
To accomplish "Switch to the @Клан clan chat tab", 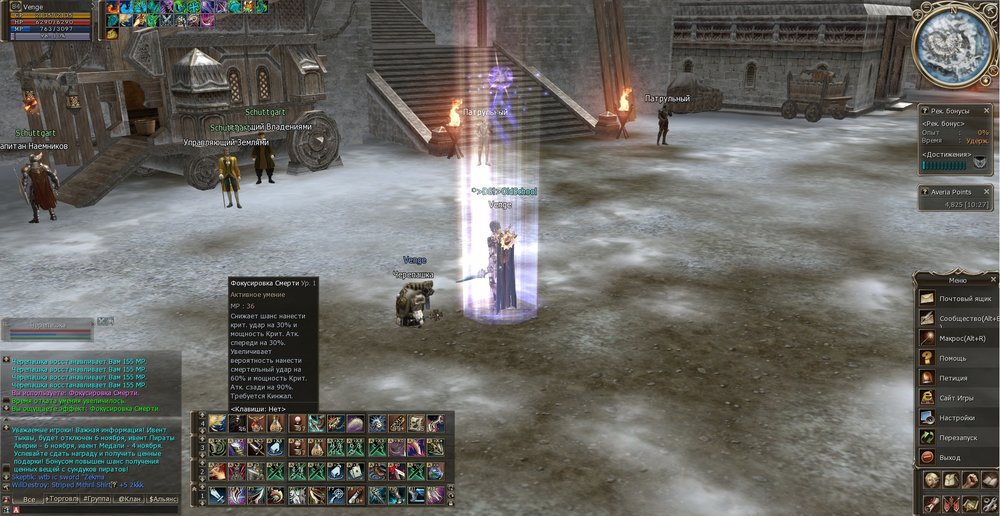I will tap(130, 498).
